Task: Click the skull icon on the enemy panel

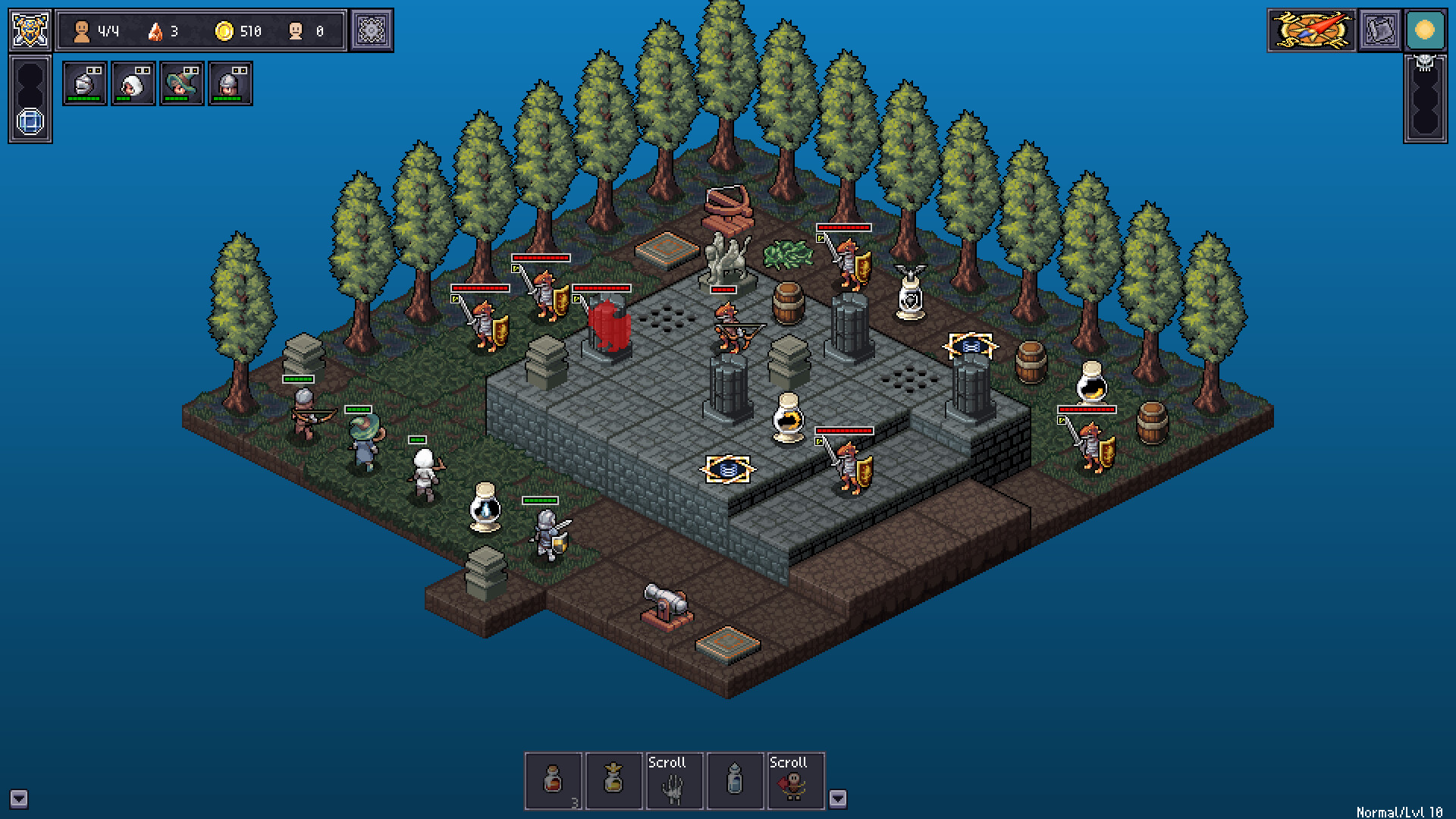Action: click(x=1424, y=64)
